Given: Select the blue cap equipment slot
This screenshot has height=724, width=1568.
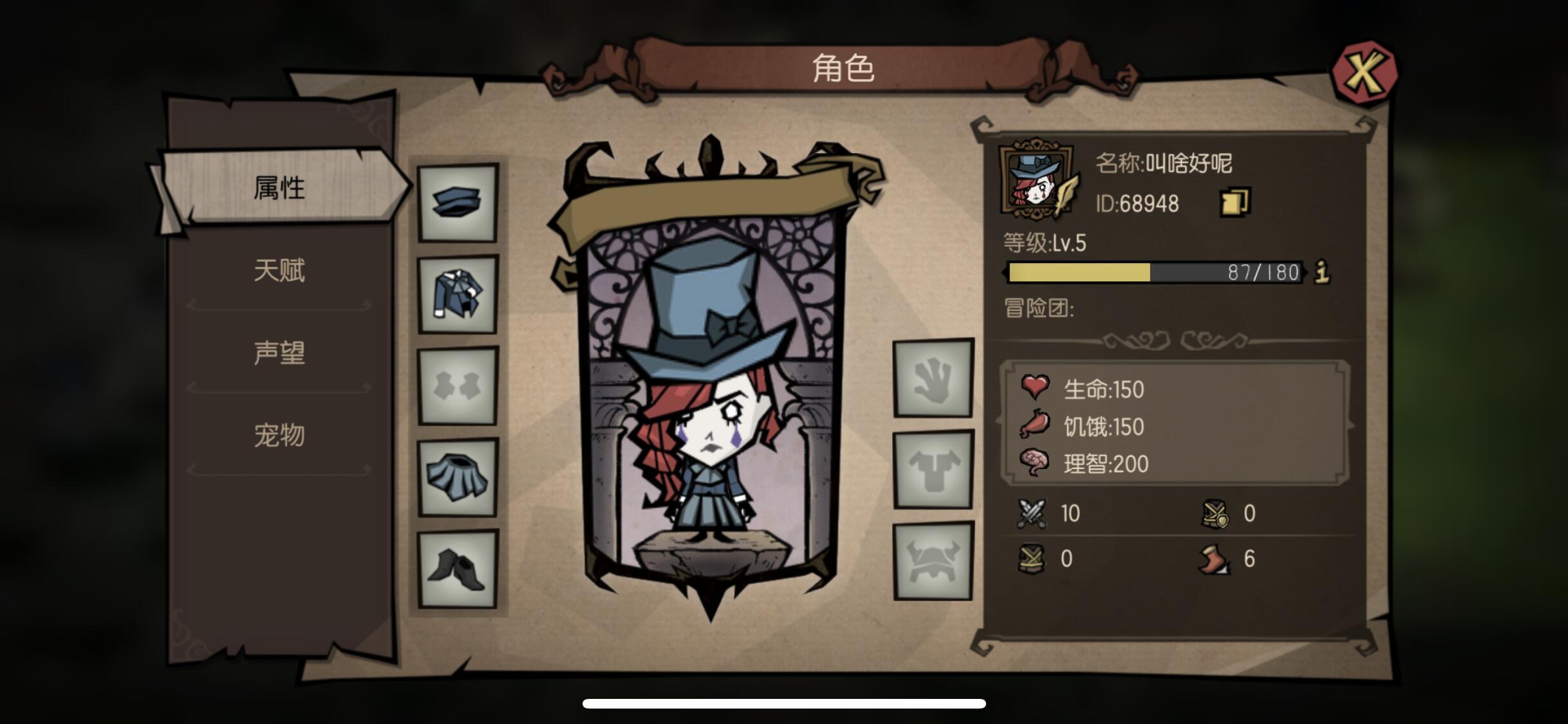Looking at the screenshot, I should click(458, 203).
